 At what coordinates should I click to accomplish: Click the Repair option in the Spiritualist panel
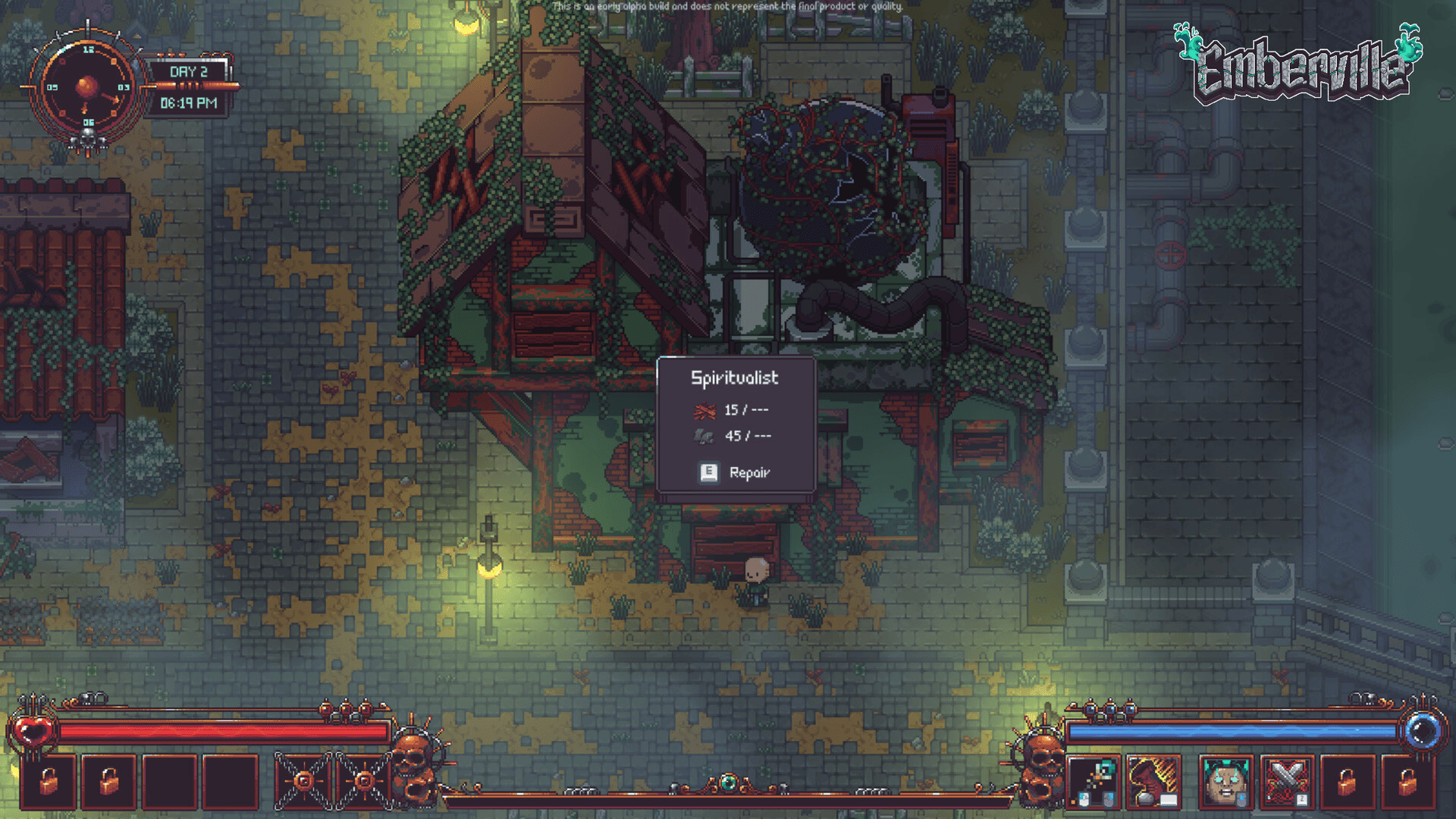pos(734,472)
